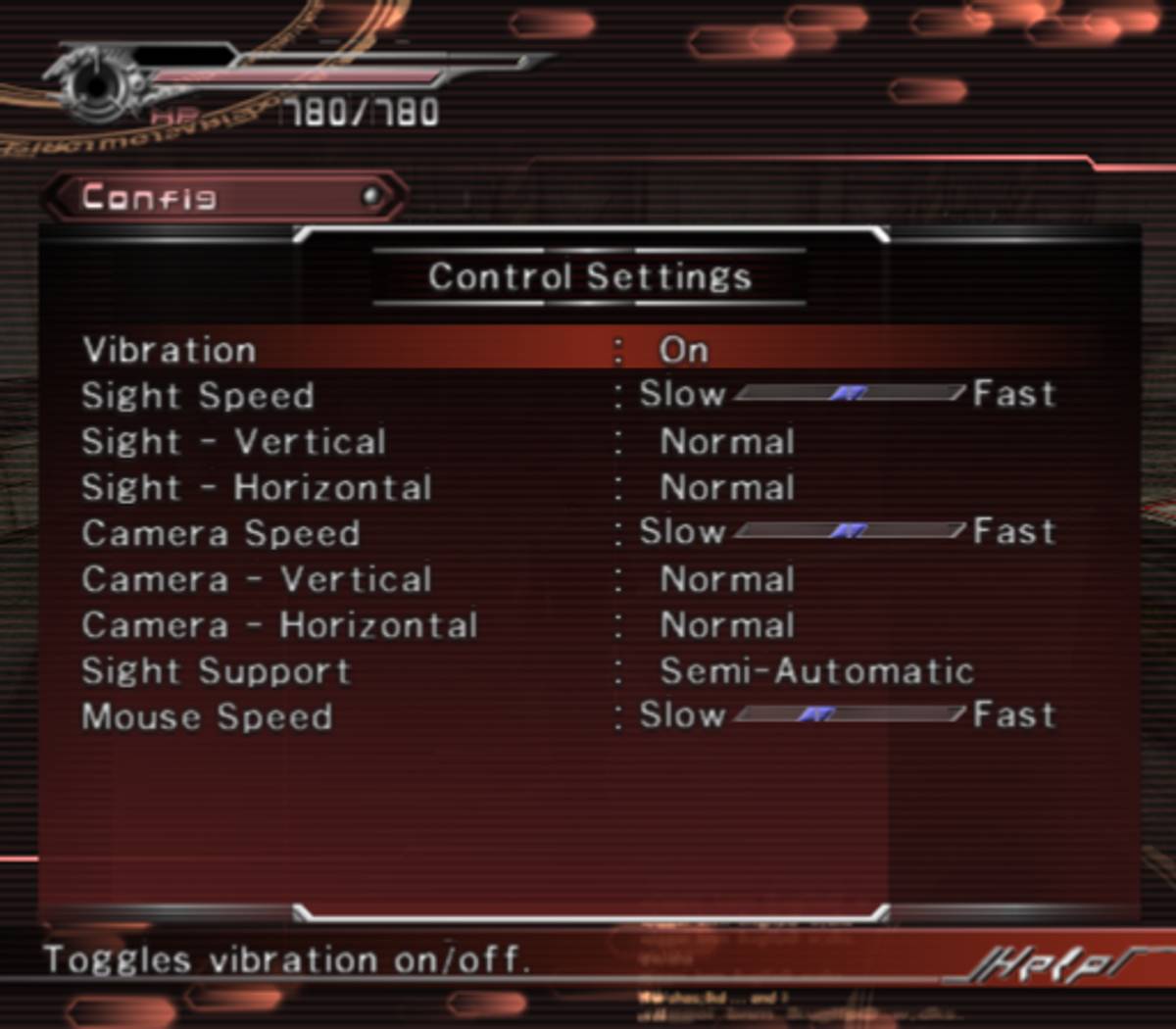Image resolution: width=1176 pixels, height=1029 pixels.
Task: Select the Sight - Vertical option
Action: pos(726,442)
